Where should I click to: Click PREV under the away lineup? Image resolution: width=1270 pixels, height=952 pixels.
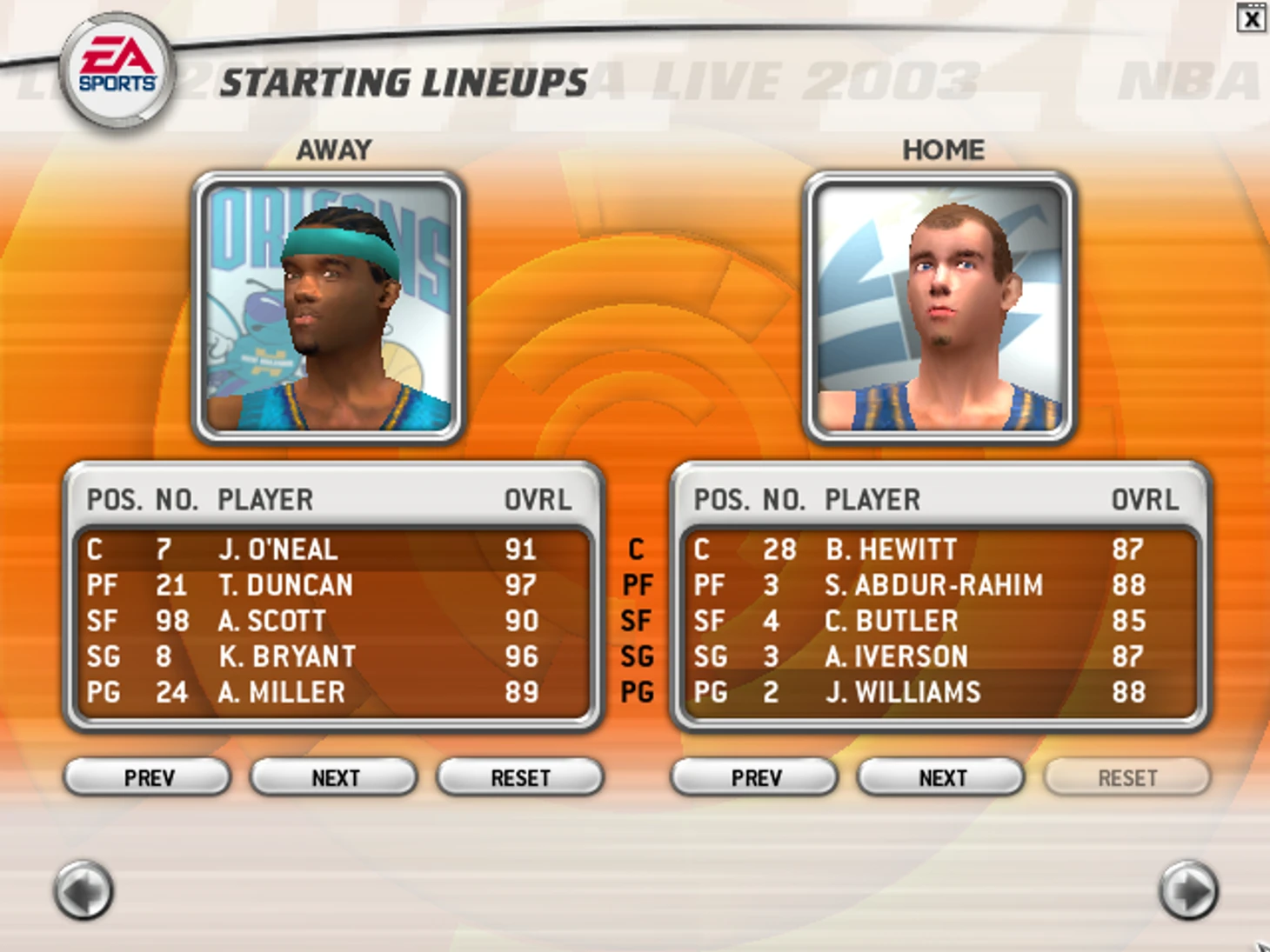[x=148, y=777]
